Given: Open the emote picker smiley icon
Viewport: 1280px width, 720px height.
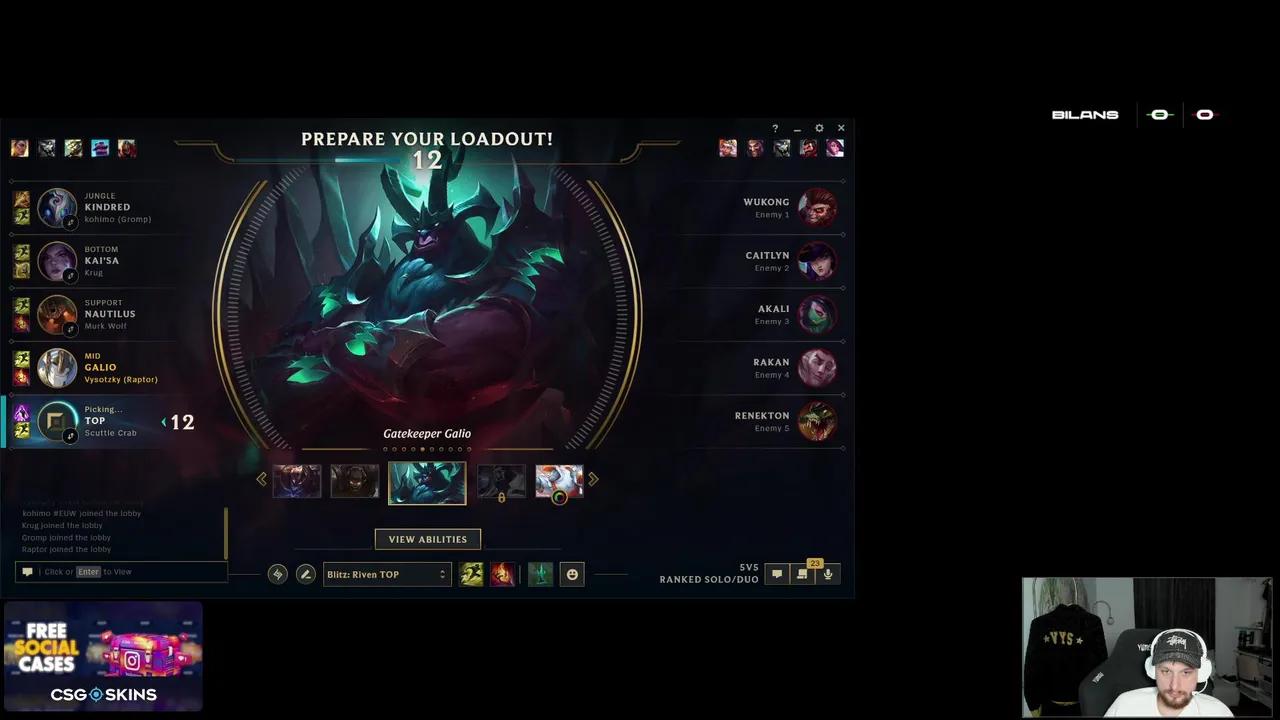Looking at the screenshot, I should pyautogui.click(x=572, y=574).
